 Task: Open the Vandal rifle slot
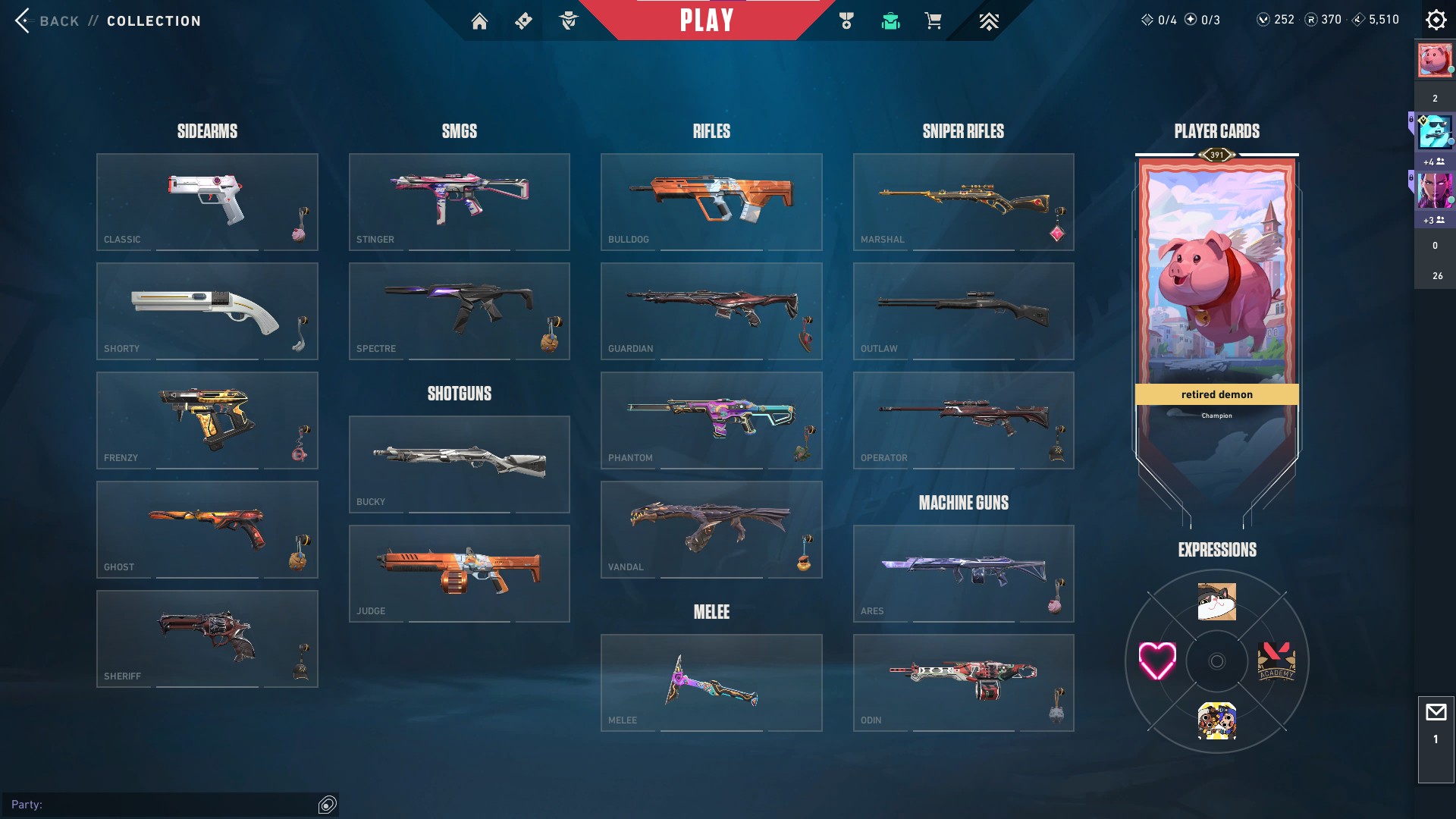coord(711,529)
